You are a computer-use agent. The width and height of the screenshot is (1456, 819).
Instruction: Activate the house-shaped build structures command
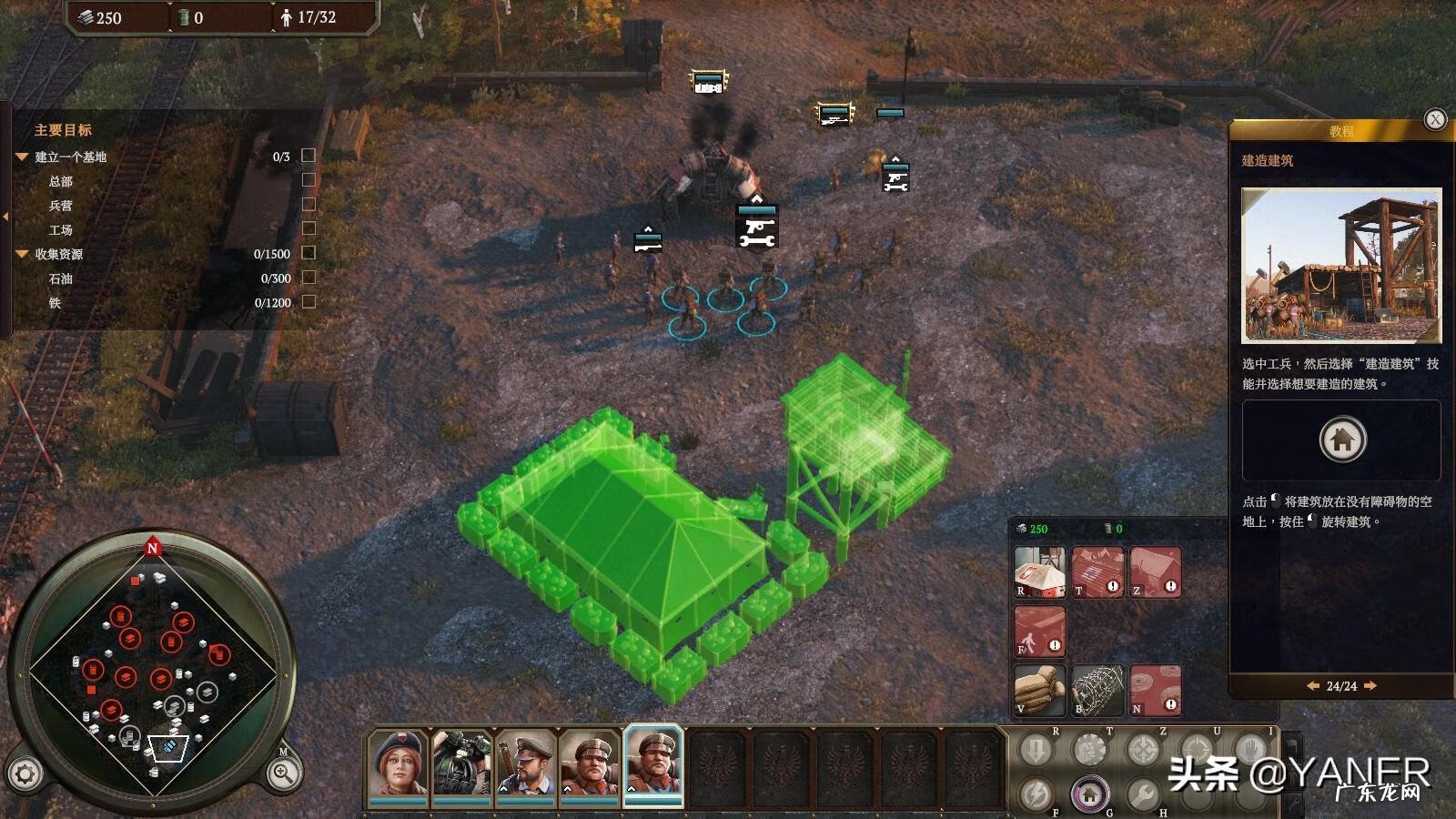[x=1089, y=794]
